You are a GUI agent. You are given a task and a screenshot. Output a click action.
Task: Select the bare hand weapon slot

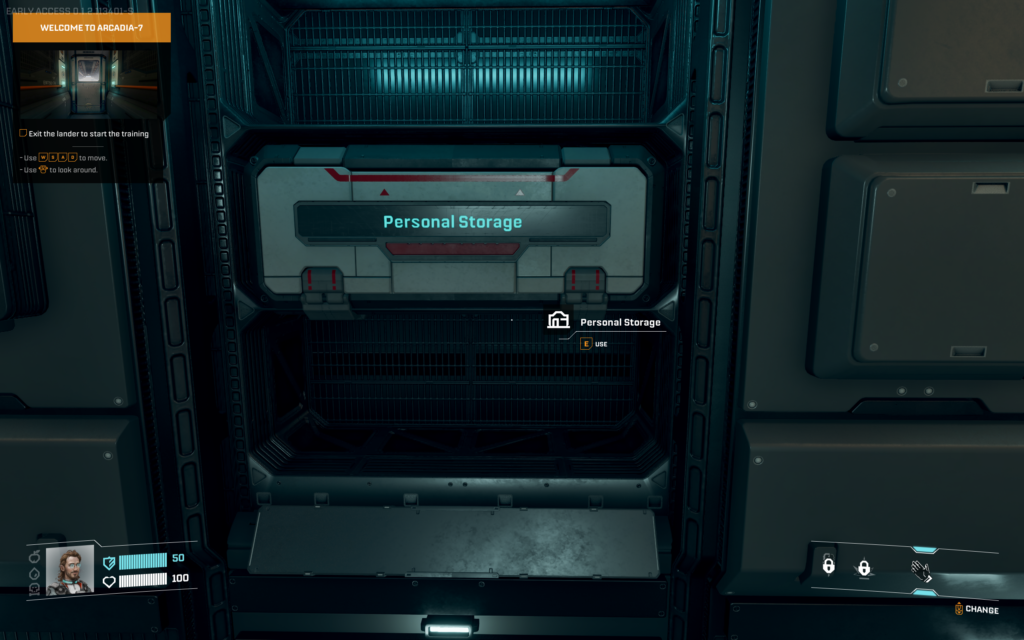[921, 570]
